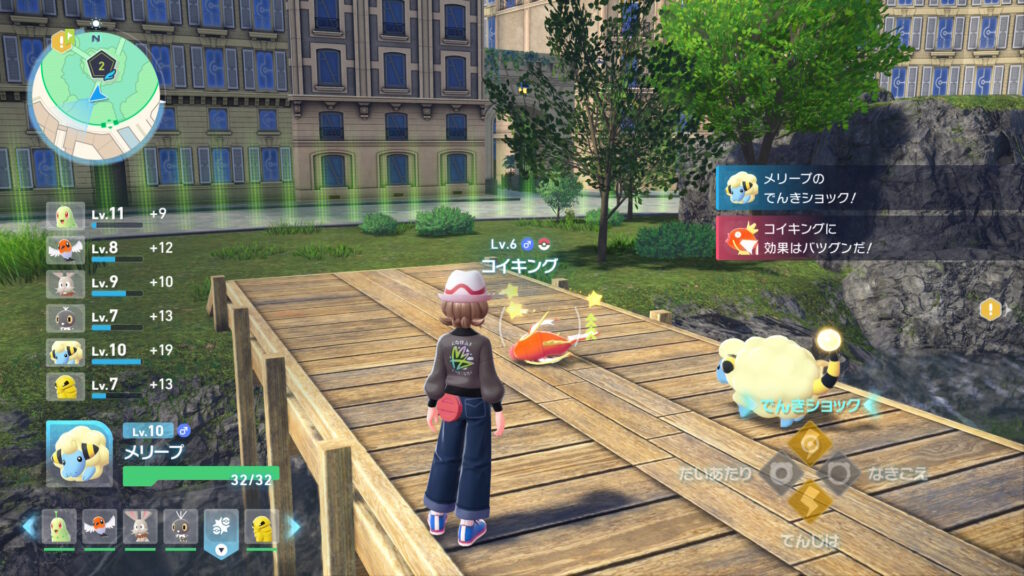Cycle party bar with the right arrow
Screen dimensions: 1024x576
coord(293,526)
